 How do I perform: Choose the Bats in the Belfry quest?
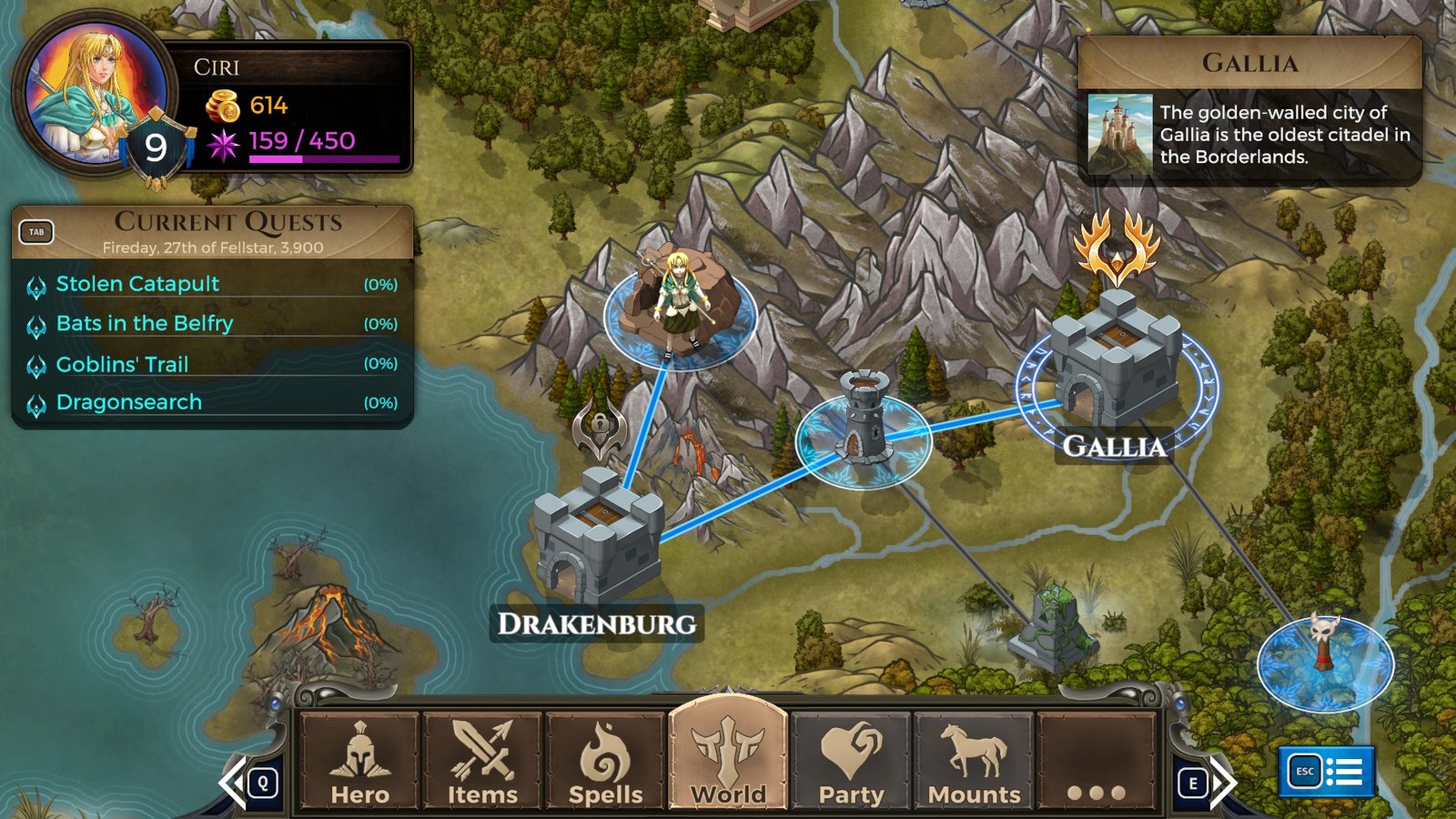tap(145, 323)
